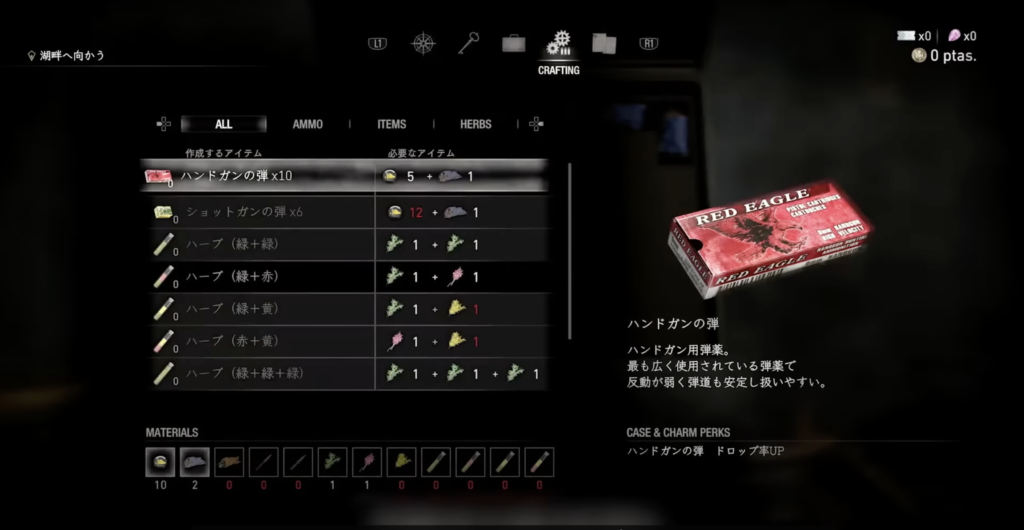Click the yellow herb material slot
Image resolution: width=1024 pixels, height=530 pixels.
401,461
